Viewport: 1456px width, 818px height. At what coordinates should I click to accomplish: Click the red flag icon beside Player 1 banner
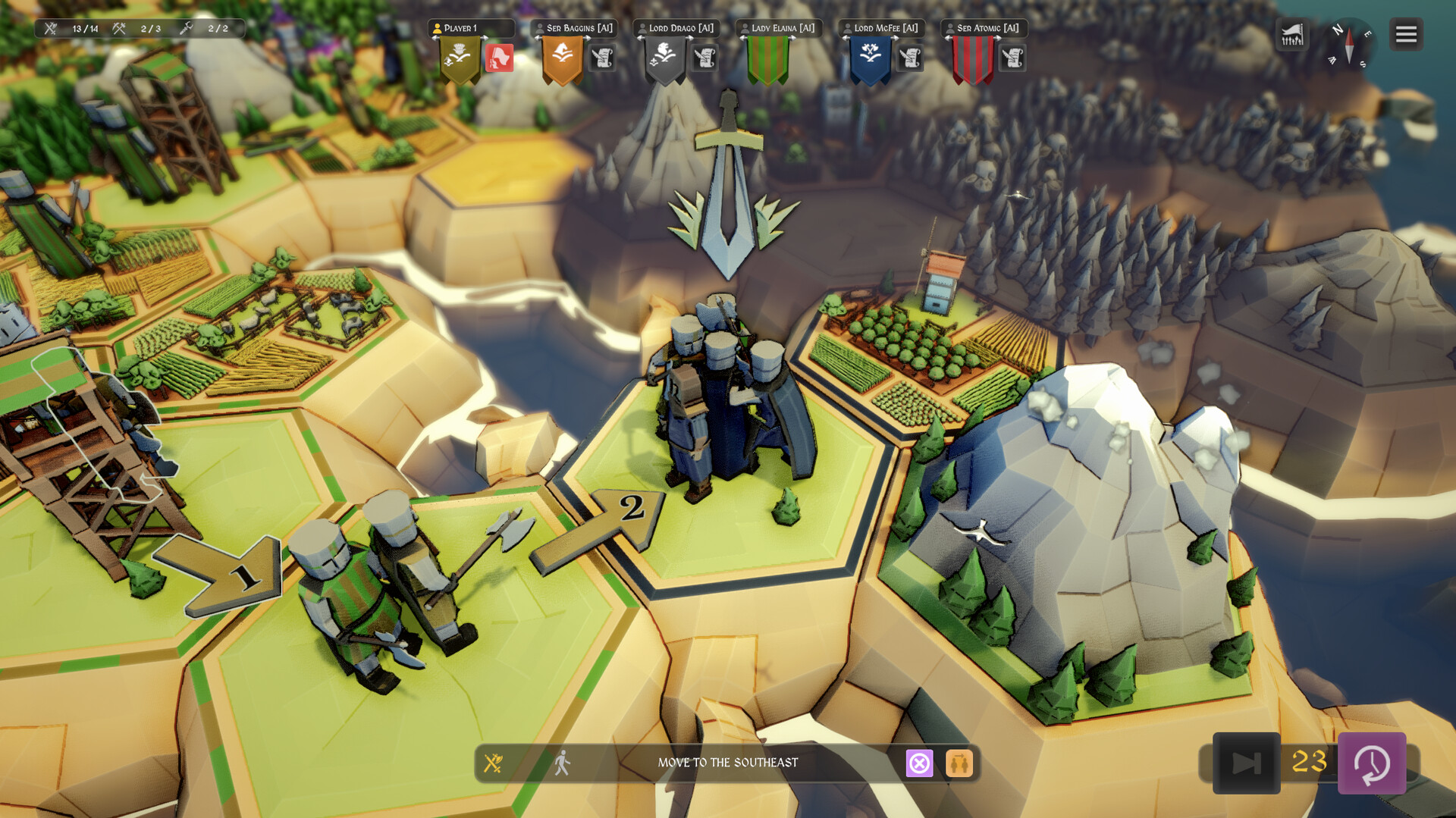(500, 56)
